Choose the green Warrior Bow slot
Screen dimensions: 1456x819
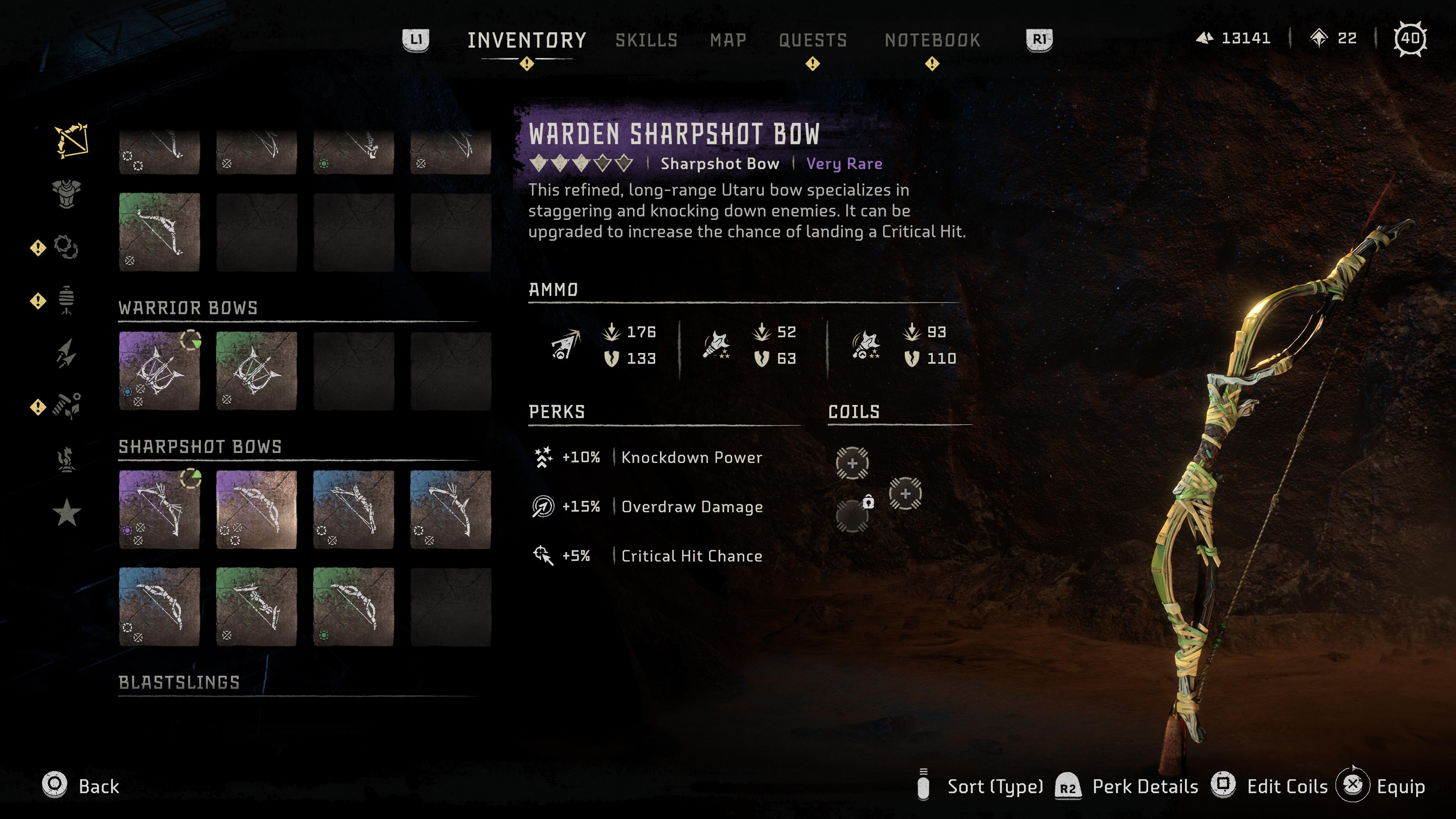coord(256,371)
